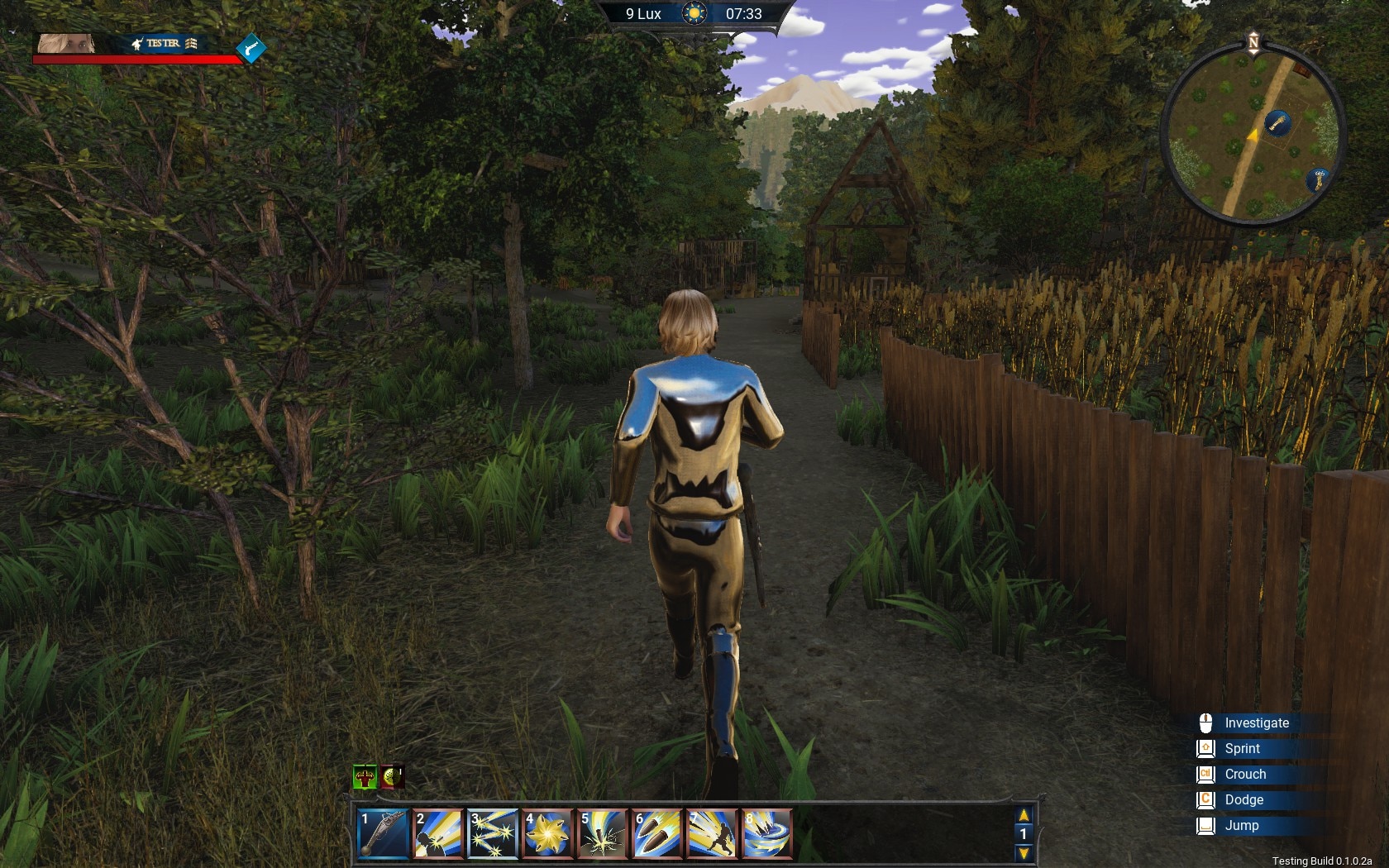Select the flintlock pistol in hotbar slot 1
The image size is (1389, 868).
point(384,832)
